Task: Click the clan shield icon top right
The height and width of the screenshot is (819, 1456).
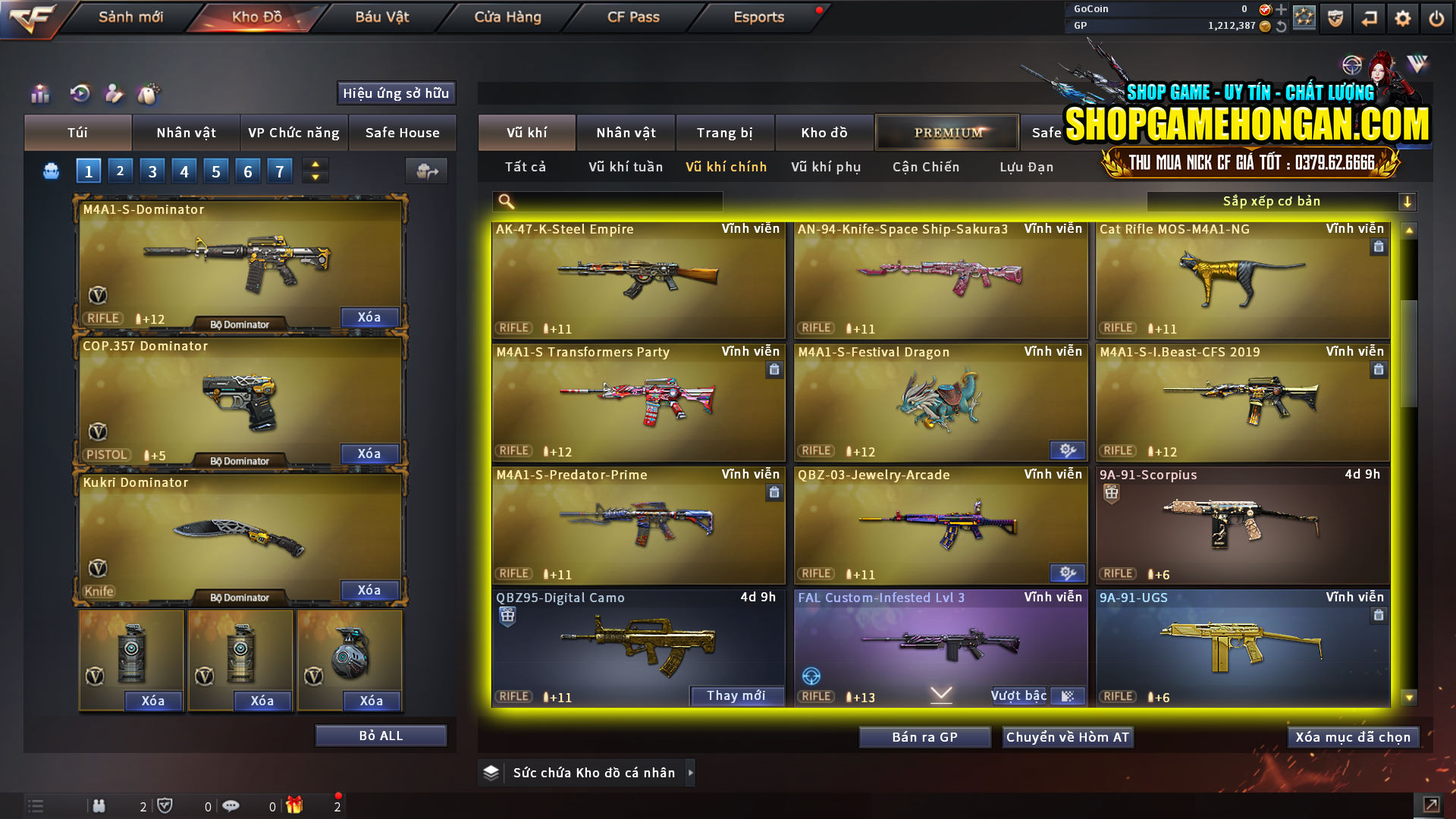Action: click(x=1334, y=17)
